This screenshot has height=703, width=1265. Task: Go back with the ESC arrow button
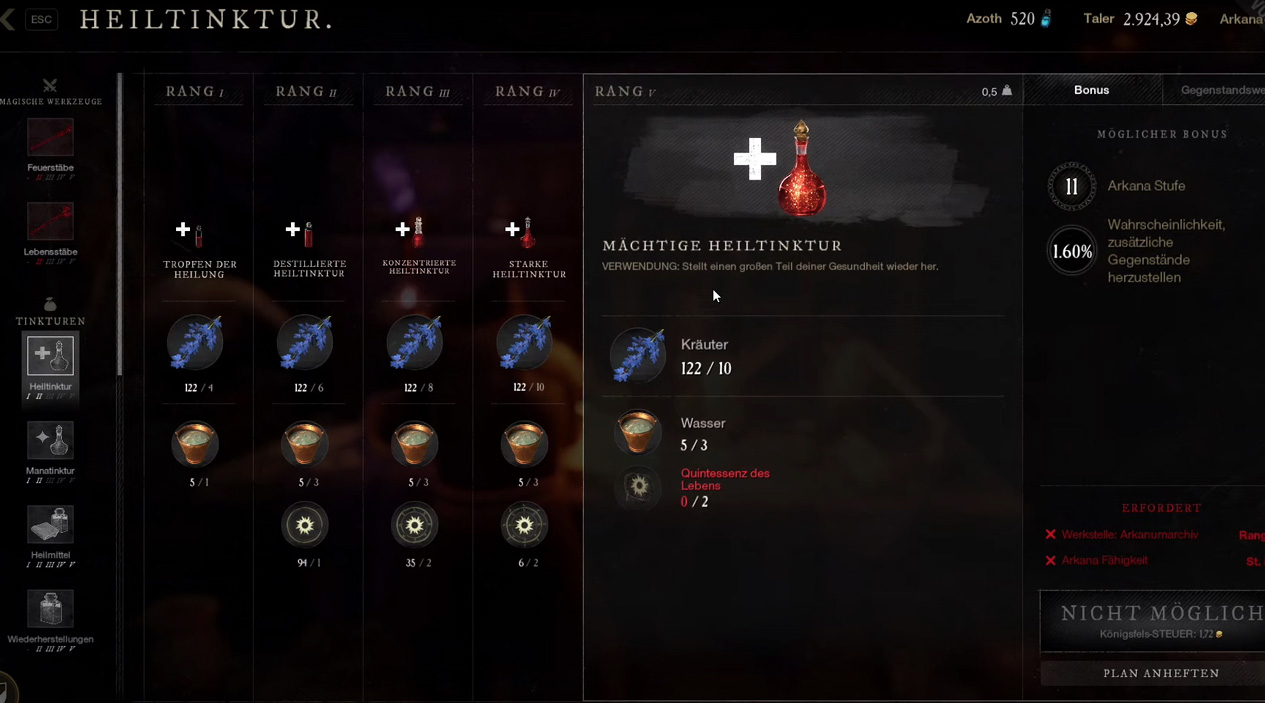[x=9, y=19]
